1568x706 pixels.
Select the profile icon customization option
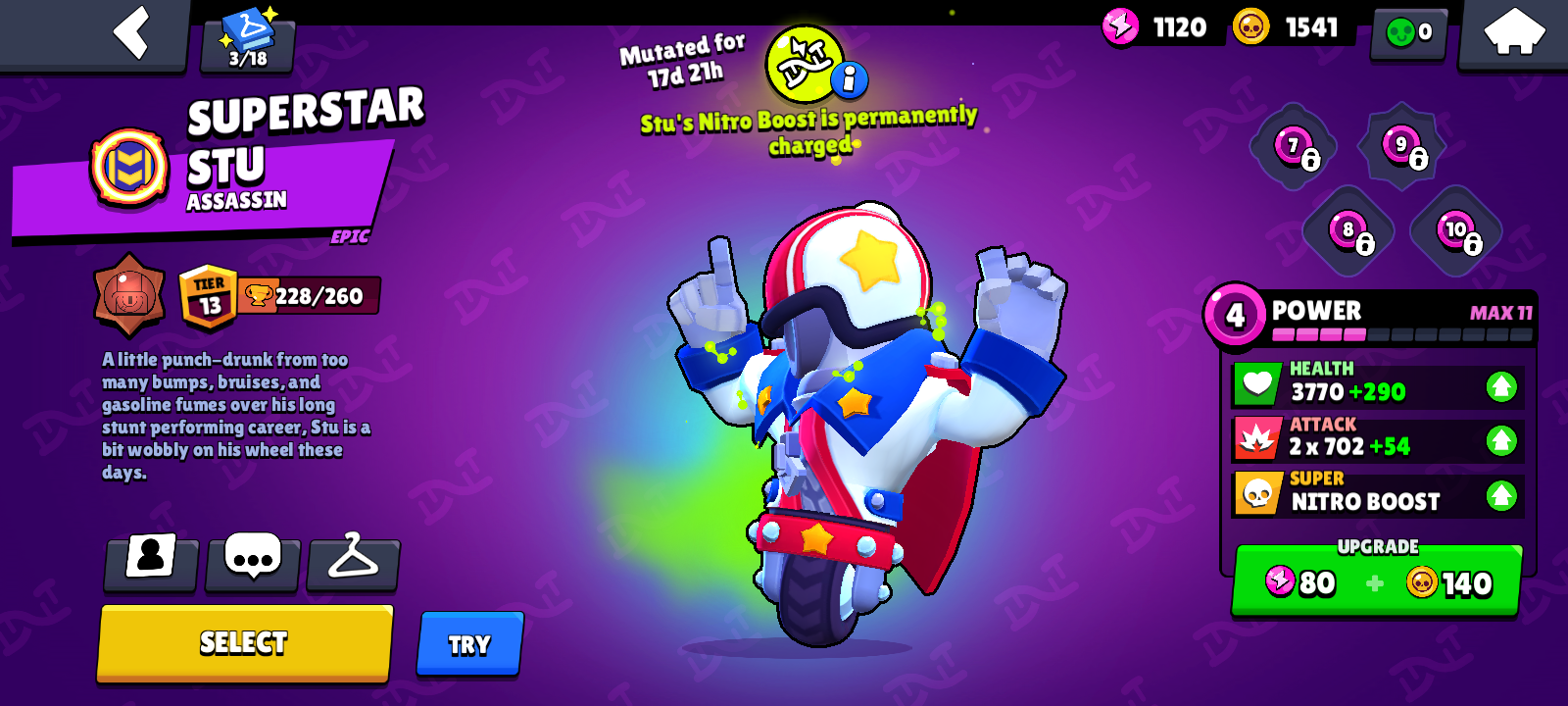(150, 561)
